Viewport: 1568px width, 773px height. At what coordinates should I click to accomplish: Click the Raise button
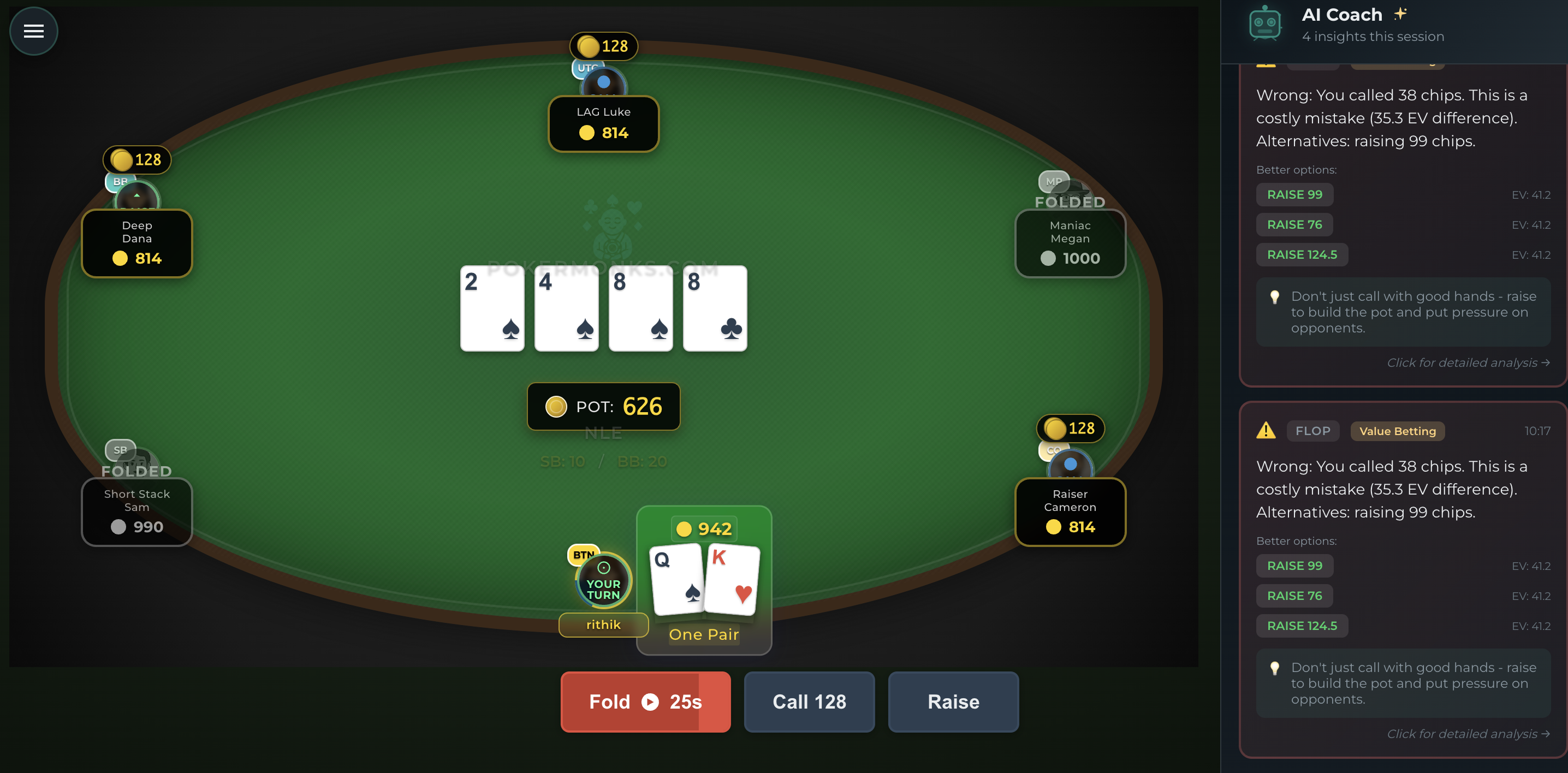[953, 702]
